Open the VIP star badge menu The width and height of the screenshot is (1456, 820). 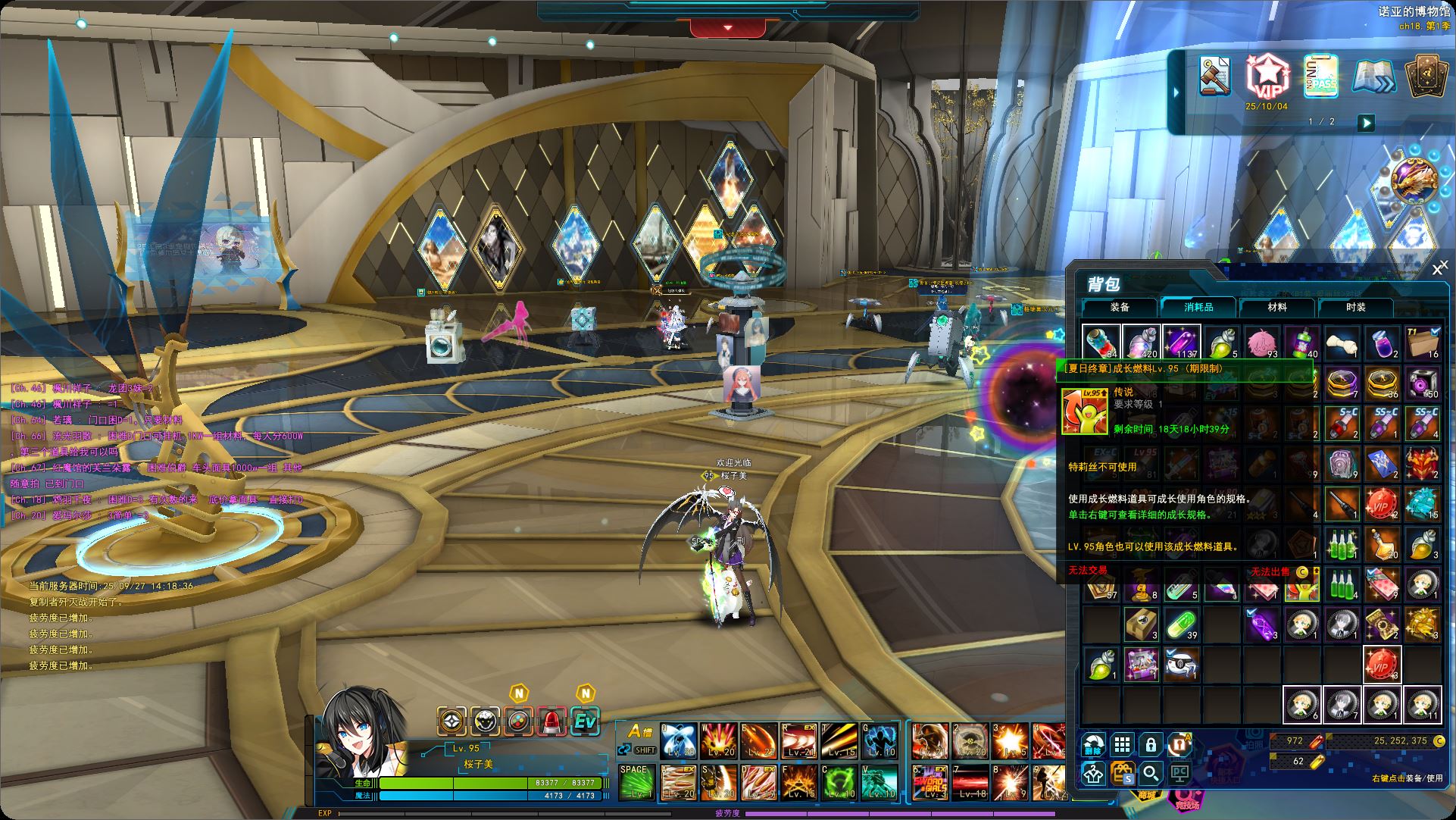[1266, 76]
